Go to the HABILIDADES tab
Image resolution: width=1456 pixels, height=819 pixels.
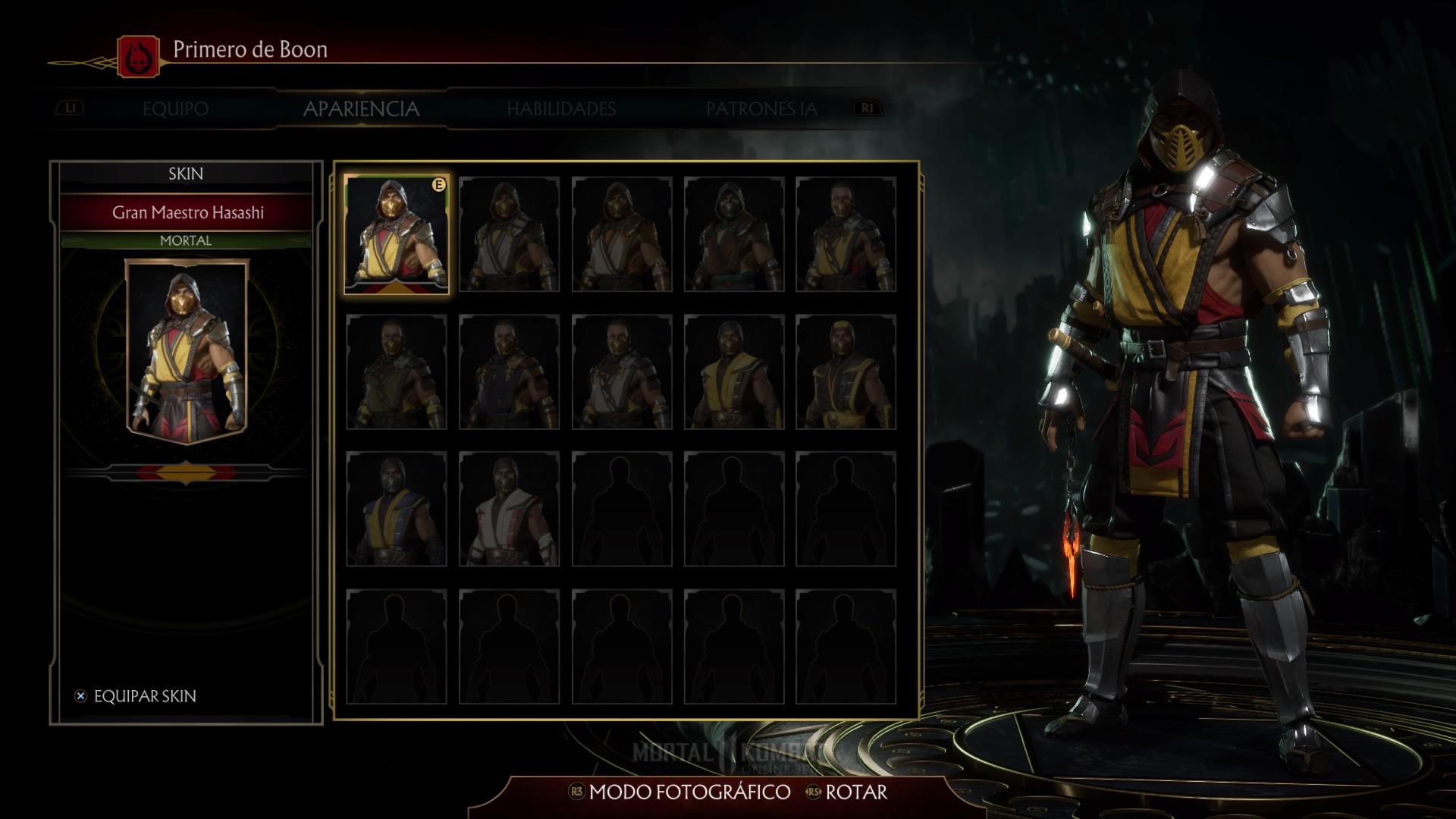coord(561,109)
